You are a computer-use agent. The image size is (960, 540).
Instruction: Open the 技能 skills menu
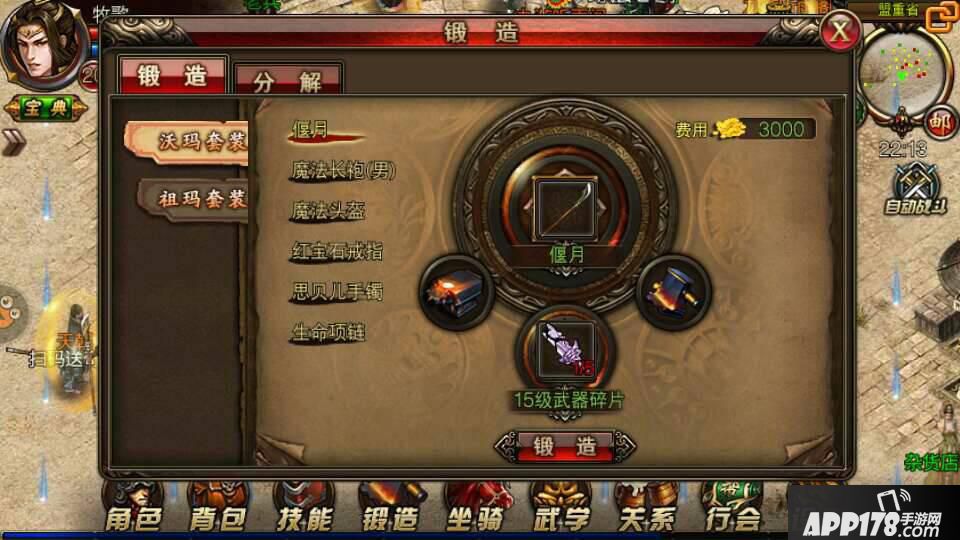click(304, 512)
